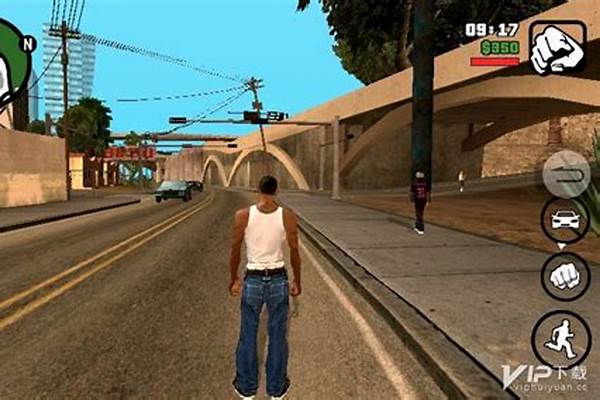Hit the punch fist button

point(566,276)
